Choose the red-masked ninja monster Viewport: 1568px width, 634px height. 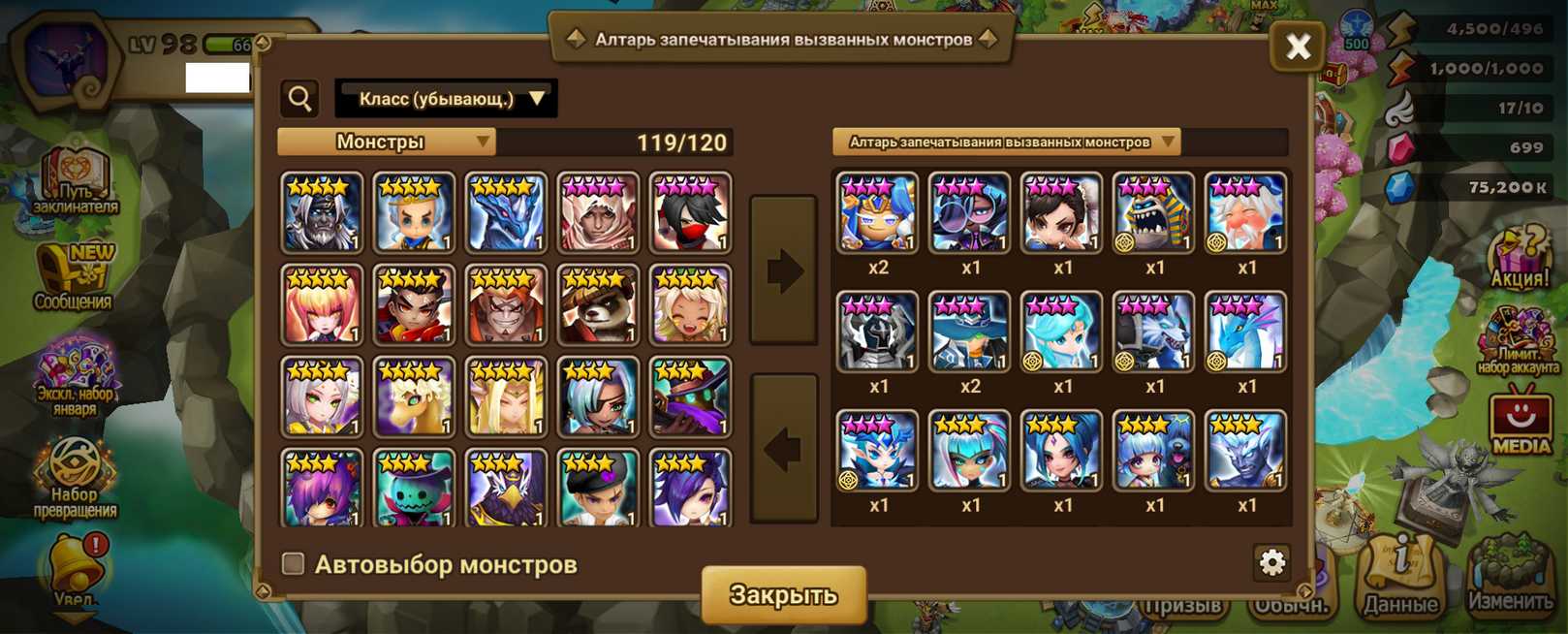coord(690,213)
